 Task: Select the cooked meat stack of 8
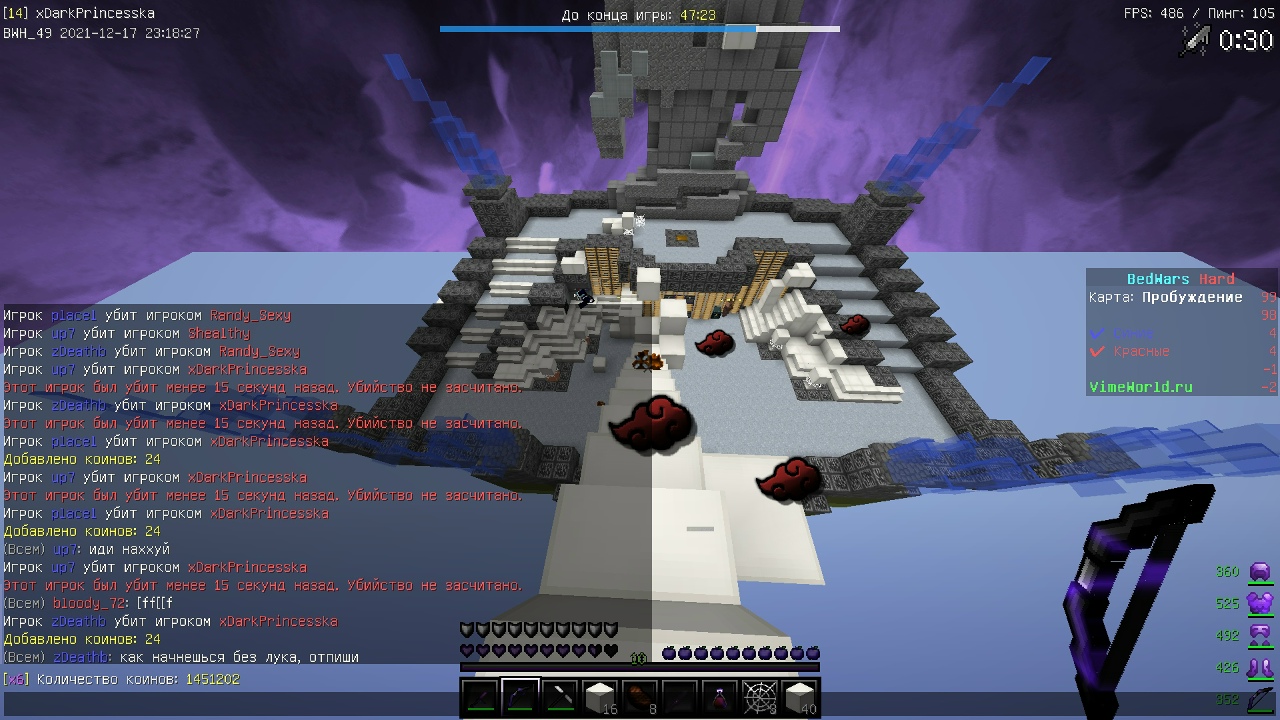tap(640, 697)
